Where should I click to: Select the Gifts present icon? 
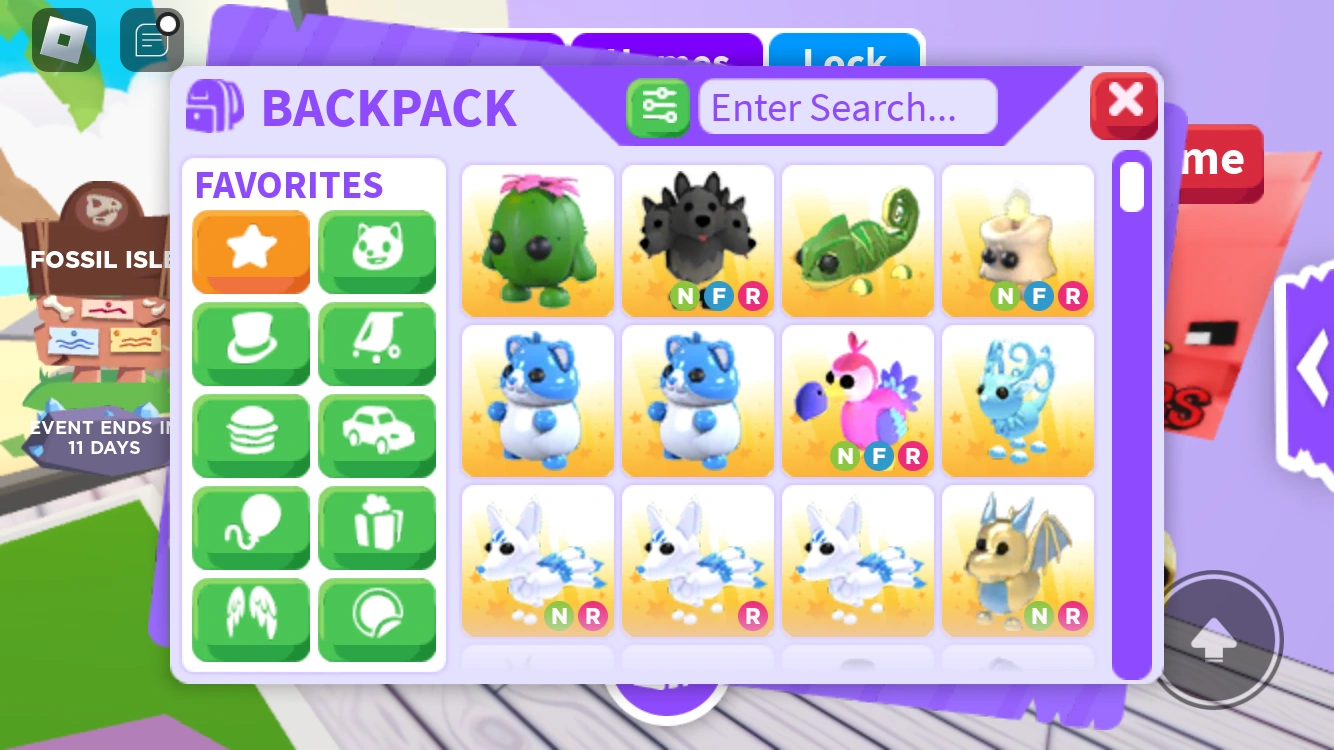[x=377, y=528]
